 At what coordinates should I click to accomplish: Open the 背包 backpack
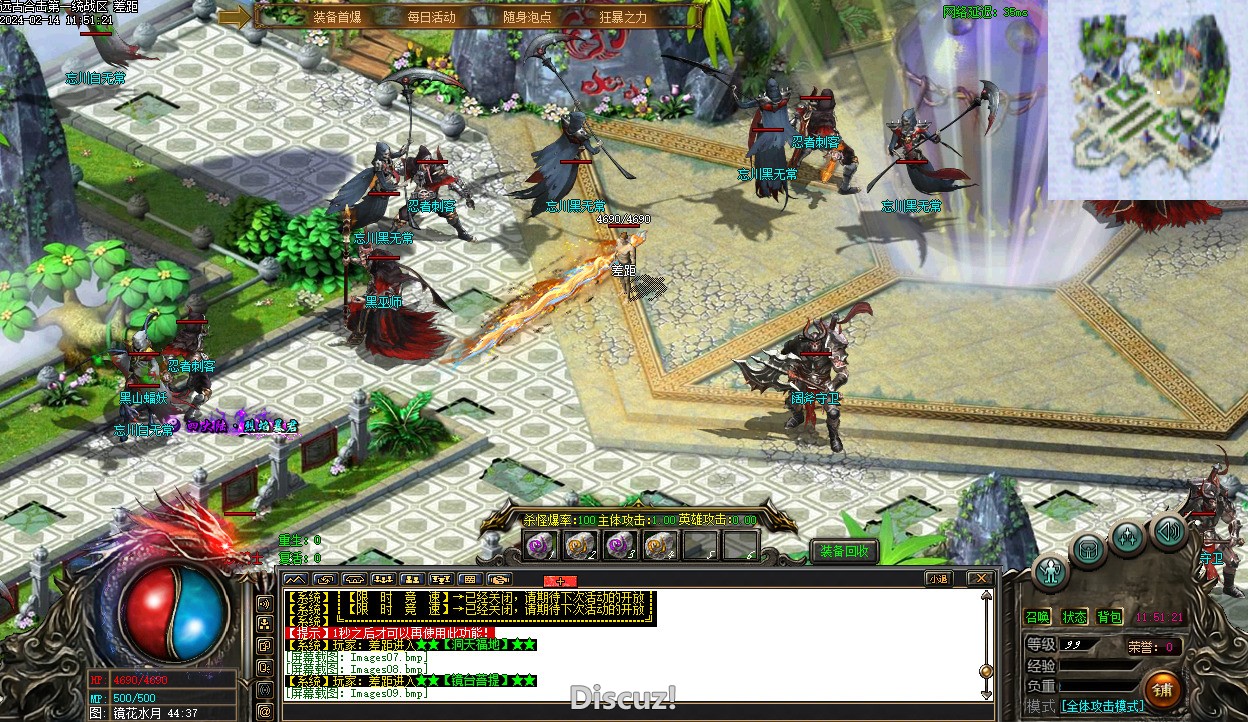coord(1109,617)
